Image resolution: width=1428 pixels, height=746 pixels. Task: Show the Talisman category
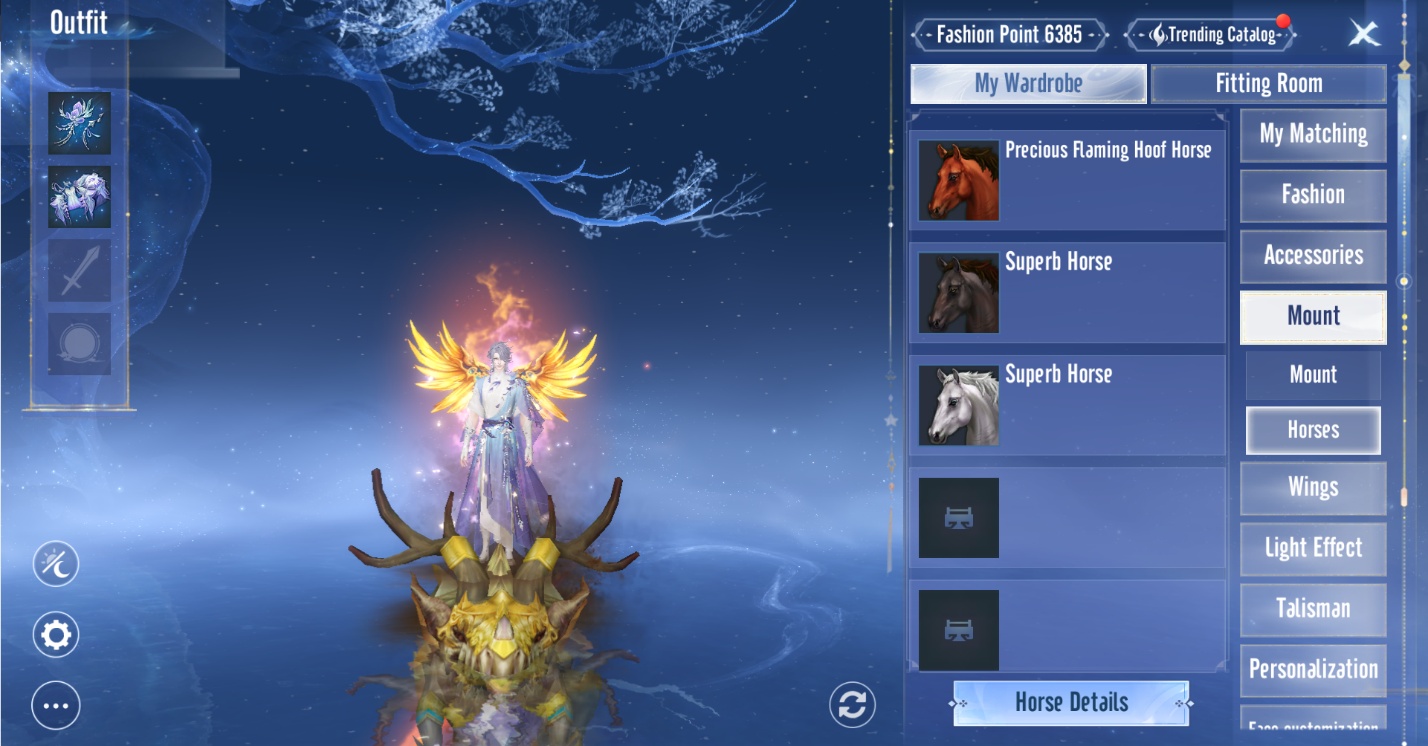(1313, 609)
